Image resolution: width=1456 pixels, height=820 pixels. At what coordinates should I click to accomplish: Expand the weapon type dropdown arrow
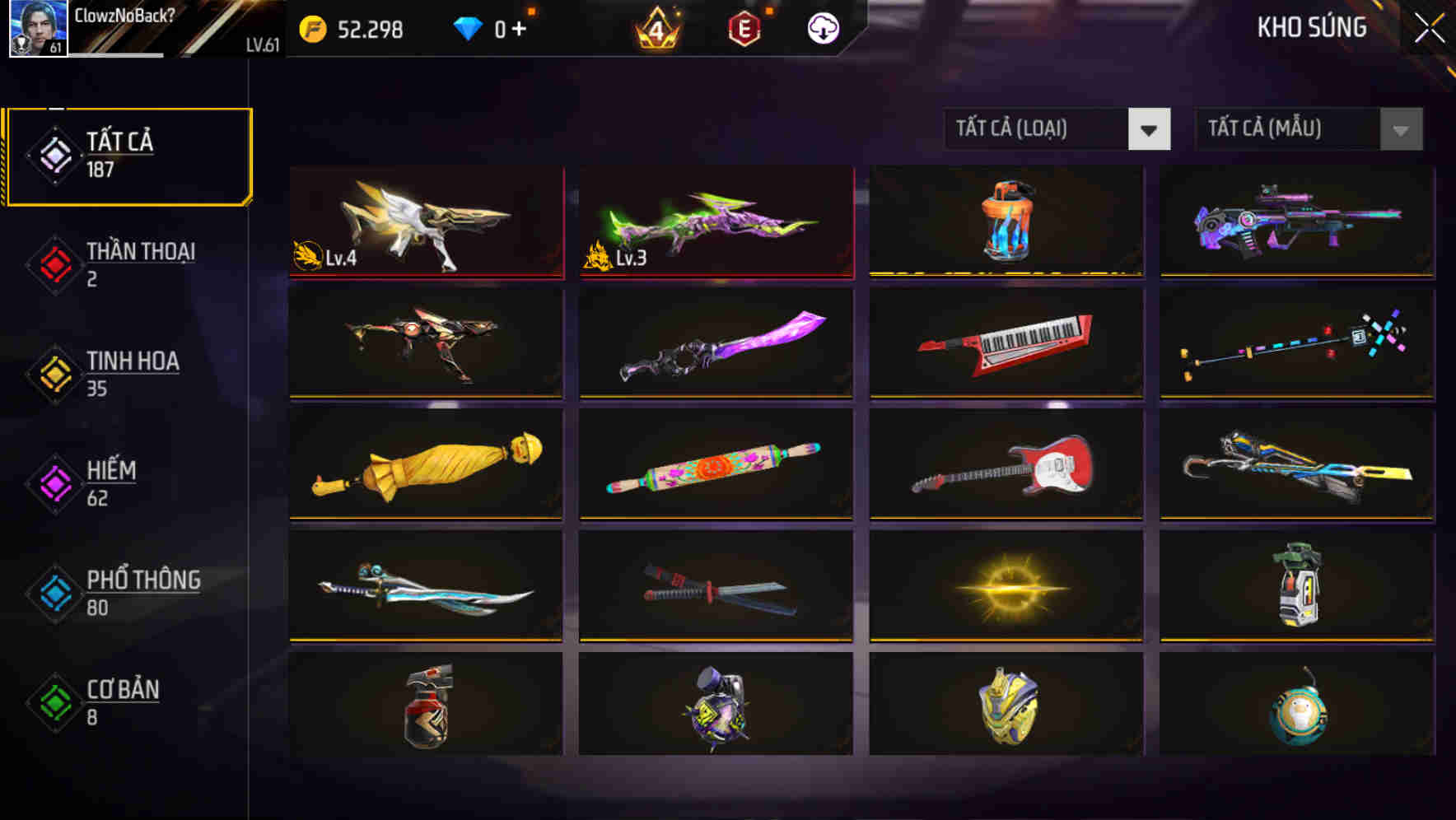click(1150, 129)
